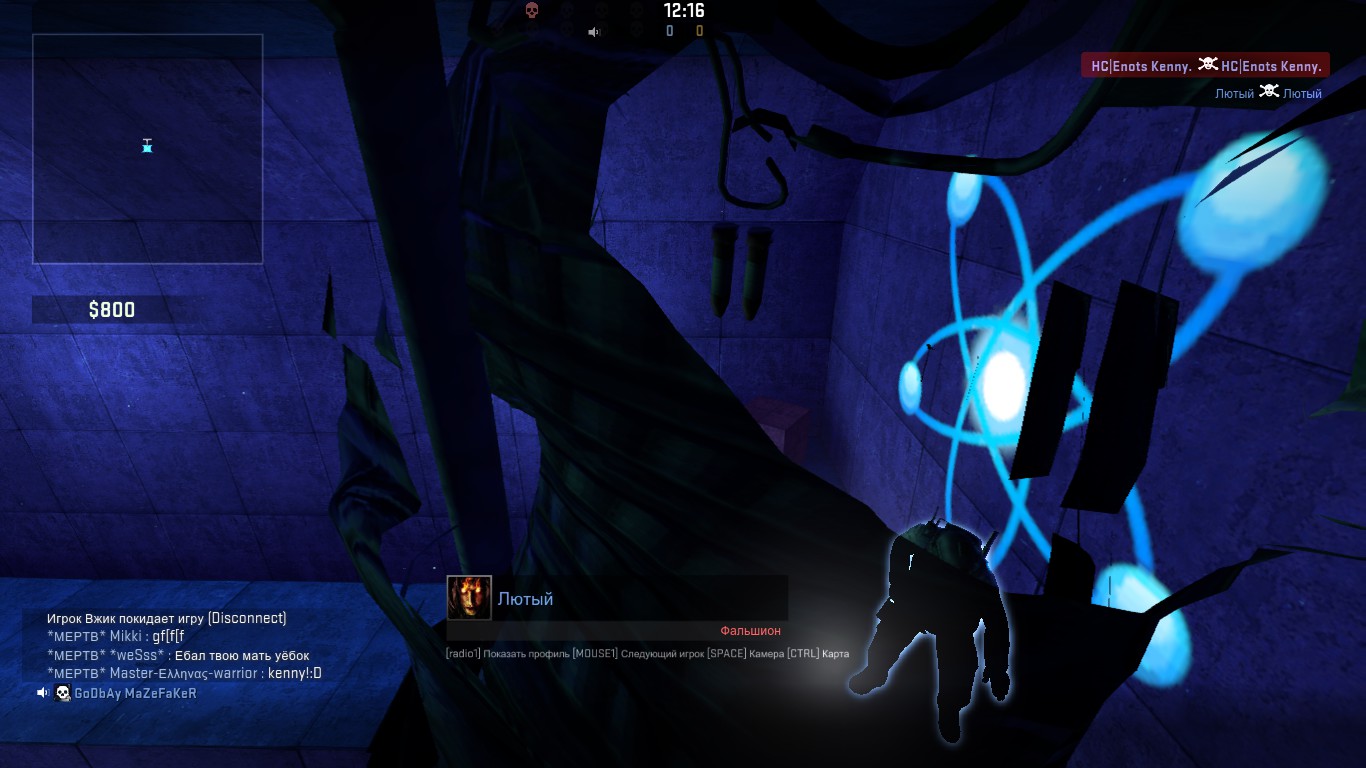Screen dimensions: 1366x768
Task: Click the red skull icon beside the timer
Action: (532, 11)
